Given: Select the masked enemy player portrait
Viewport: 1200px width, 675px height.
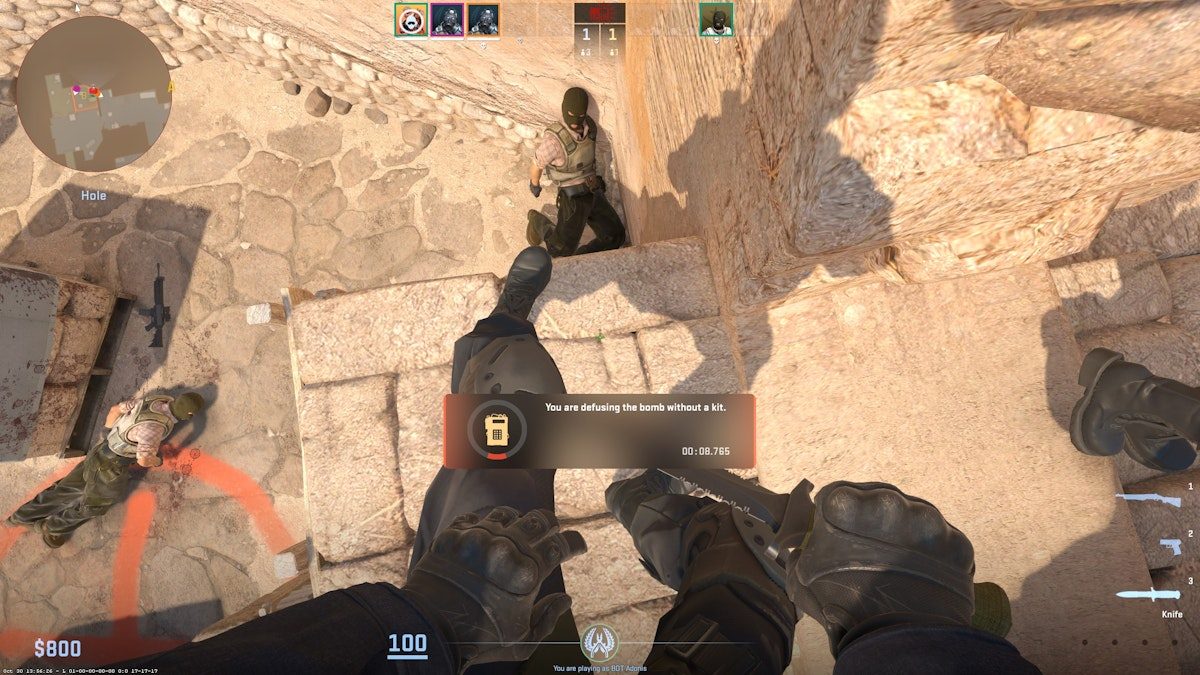Looking at the screenshot, I should tap(716, 19).
